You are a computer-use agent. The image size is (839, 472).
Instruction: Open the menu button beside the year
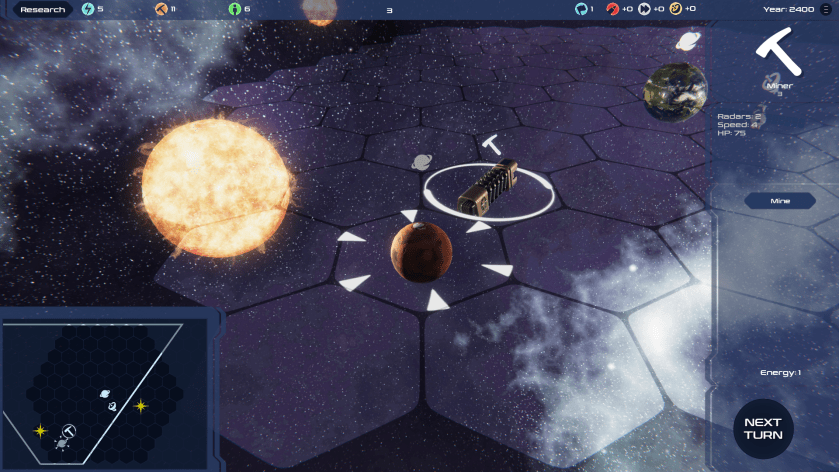tap(828, 9)
